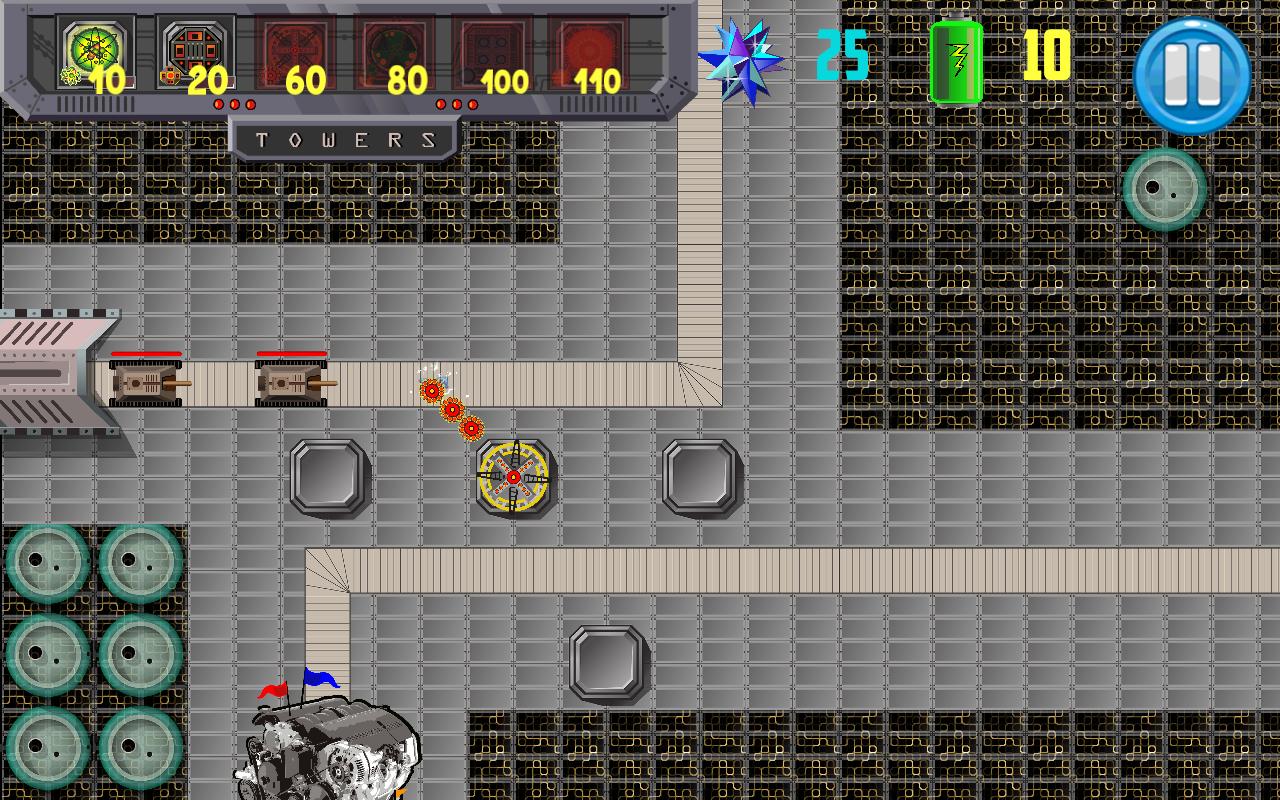This screenshot has width=1280, height=800.
Task: Select the orange turret tower costing 20
Action: (x=195, y=47)
